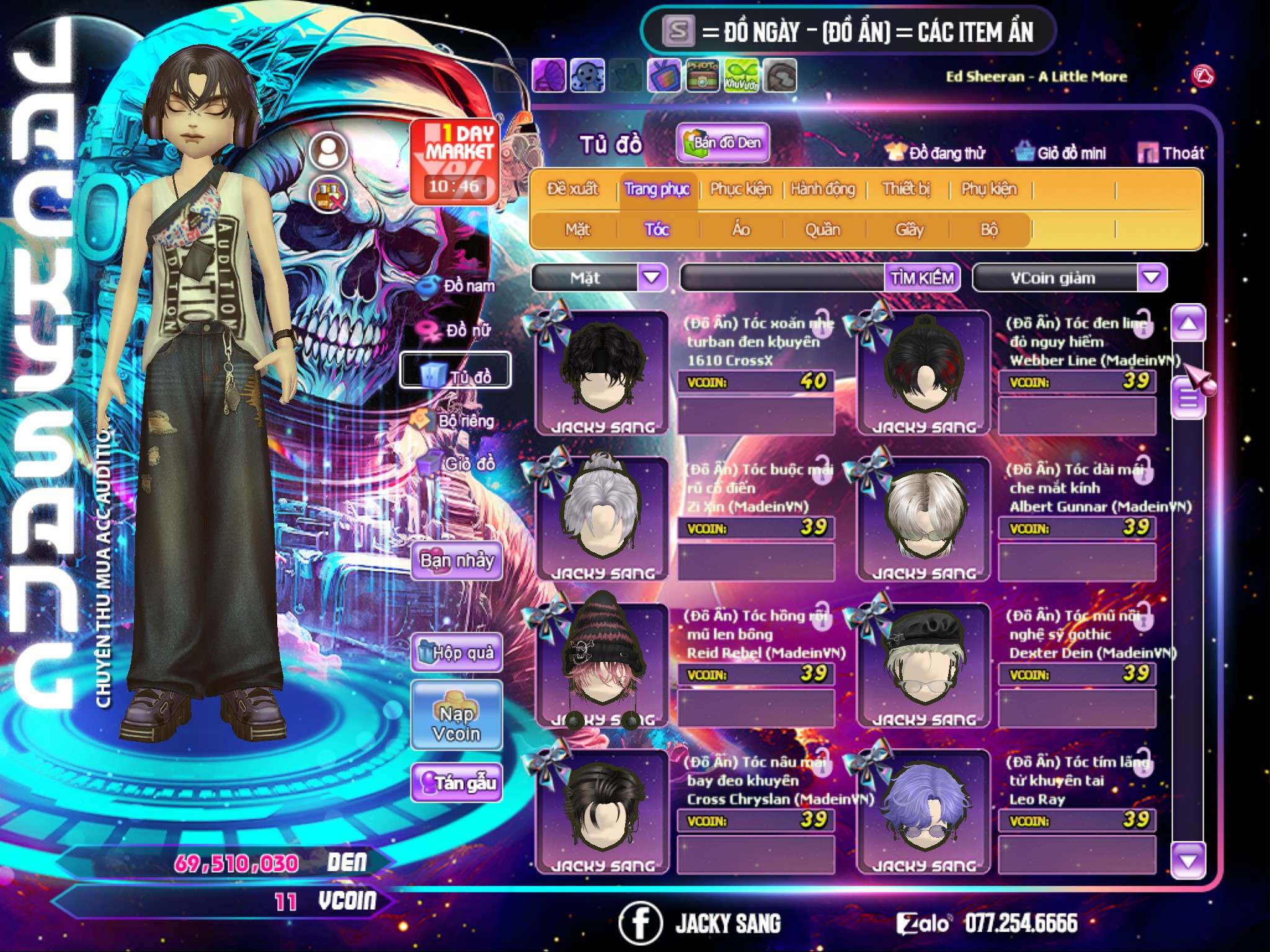This screenshot has height=952, width=1270.
Task: Choose the Quần subcategory
Action: (x=822, y=230)
